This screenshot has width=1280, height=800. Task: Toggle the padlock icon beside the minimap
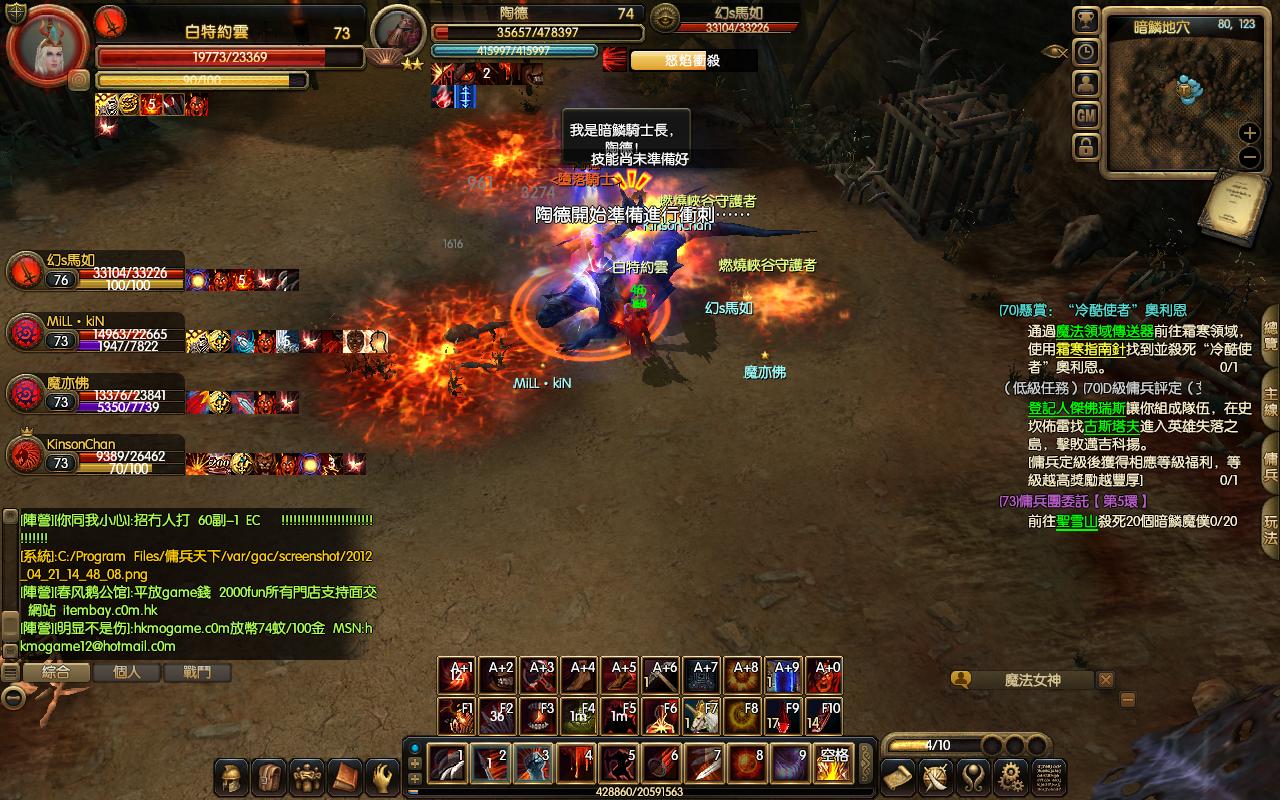coord(1086,148)
